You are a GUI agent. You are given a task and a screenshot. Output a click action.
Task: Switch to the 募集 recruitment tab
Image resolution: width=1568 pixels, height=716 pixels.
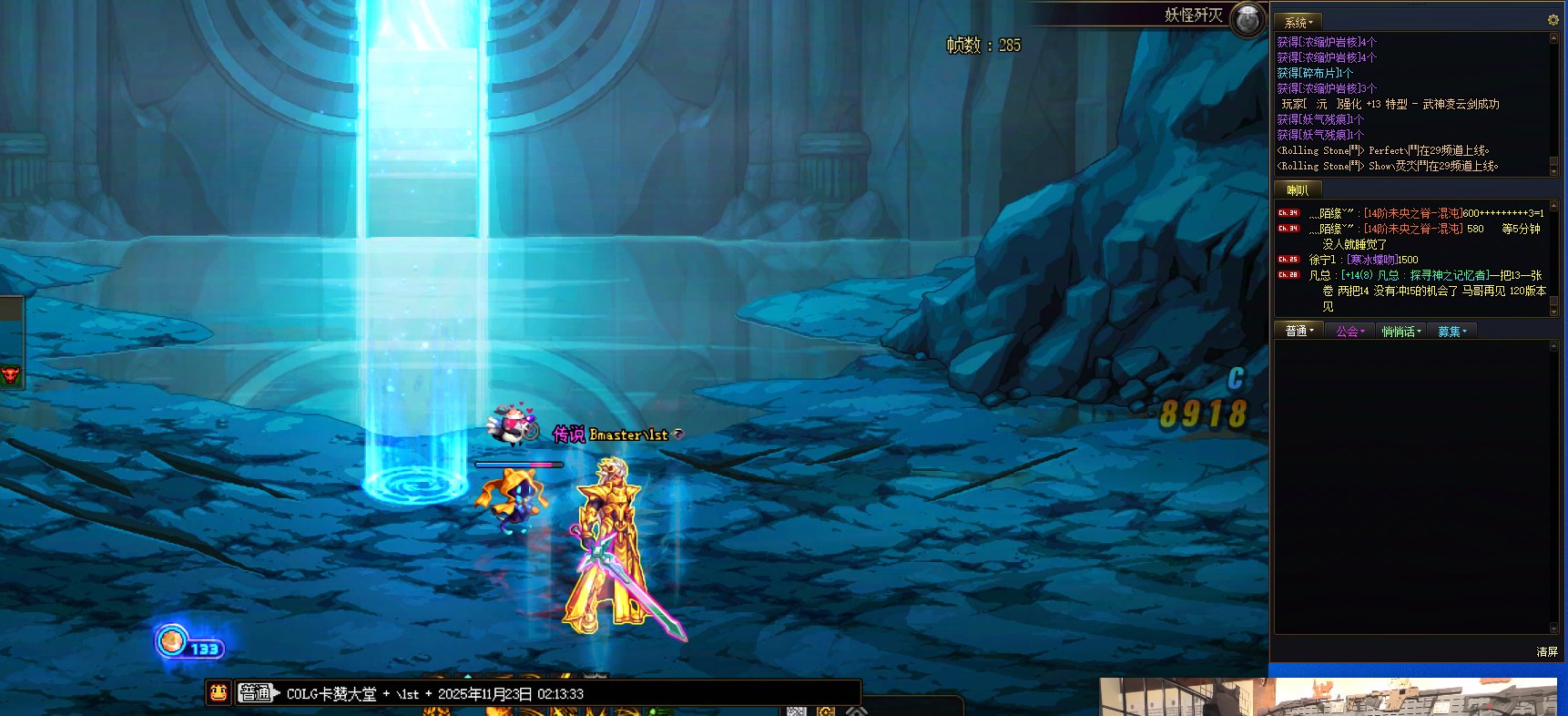pos(1451,332)
